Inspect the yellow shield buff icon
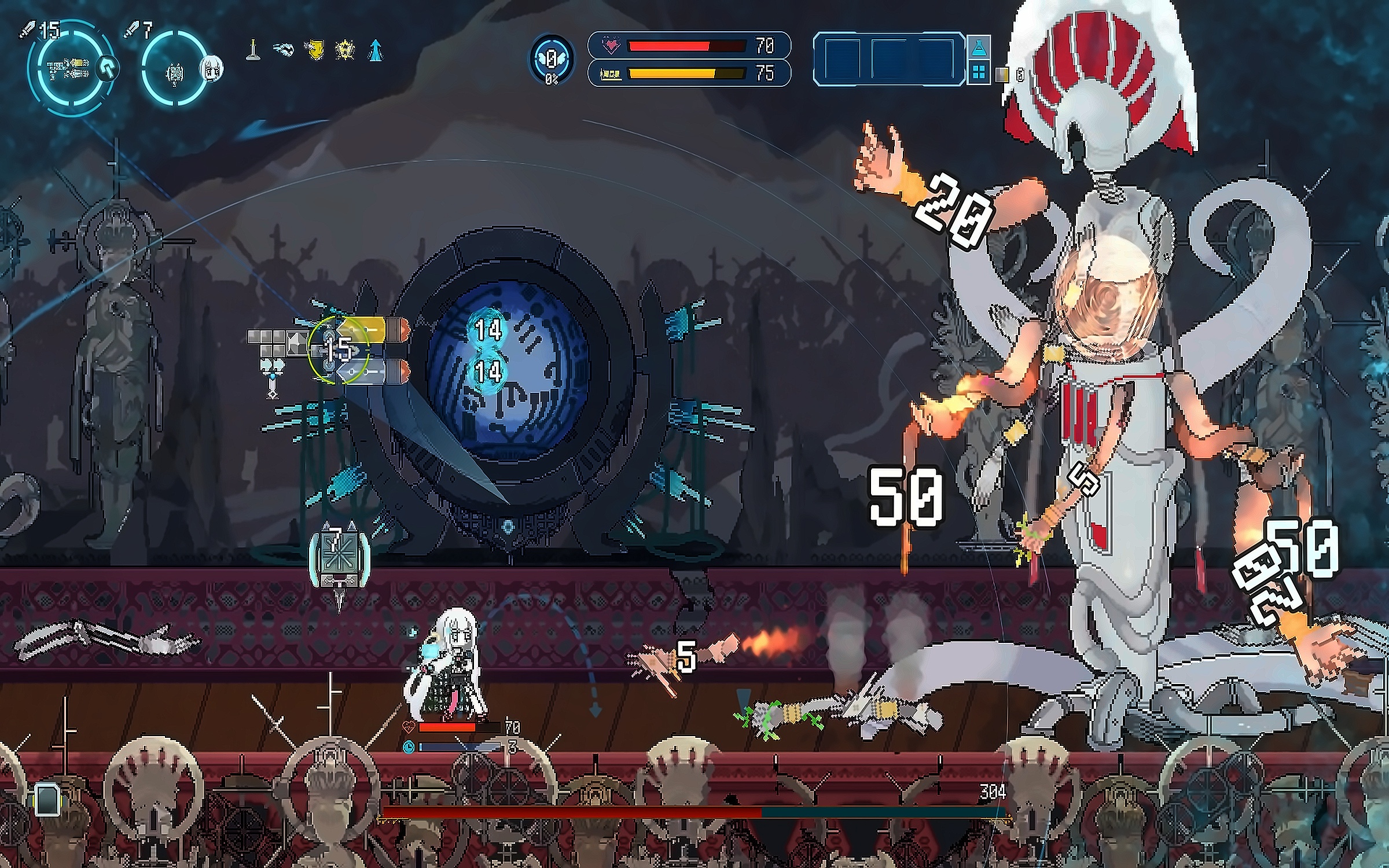This screenshot has width=1389, height=868. (x=314, y=51)
